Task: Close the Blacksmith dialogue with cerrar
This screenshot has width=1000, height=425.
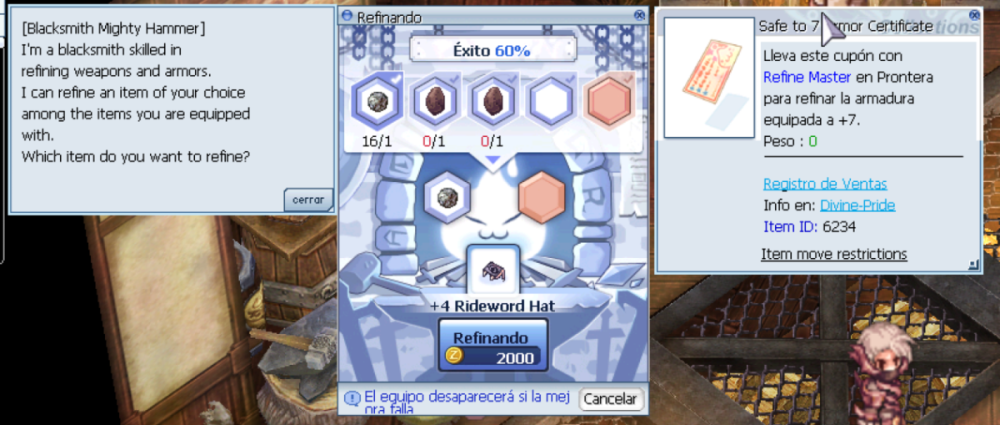Action: pos(307,200)
